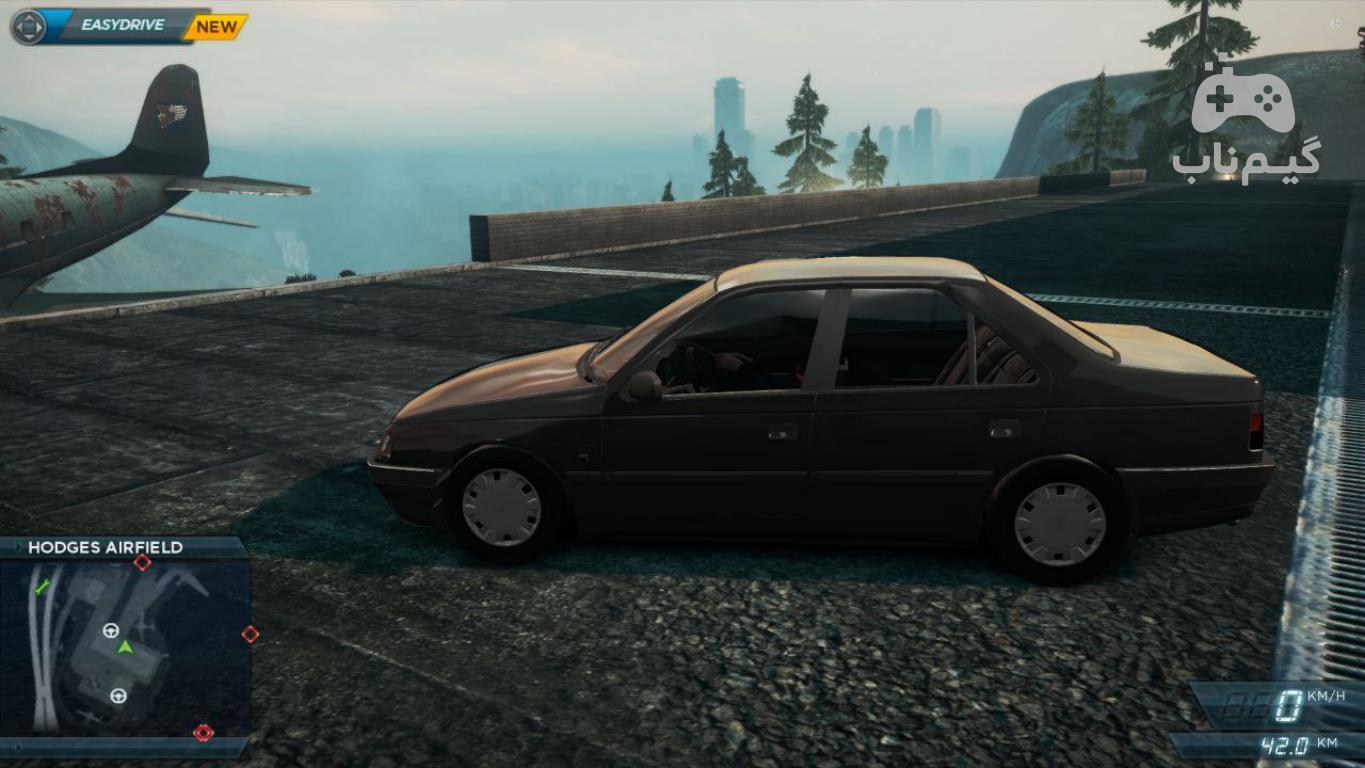Select the green wrench marker on the minimap
The height and width of the screenshot is (768, 1365).
point(41,587)
